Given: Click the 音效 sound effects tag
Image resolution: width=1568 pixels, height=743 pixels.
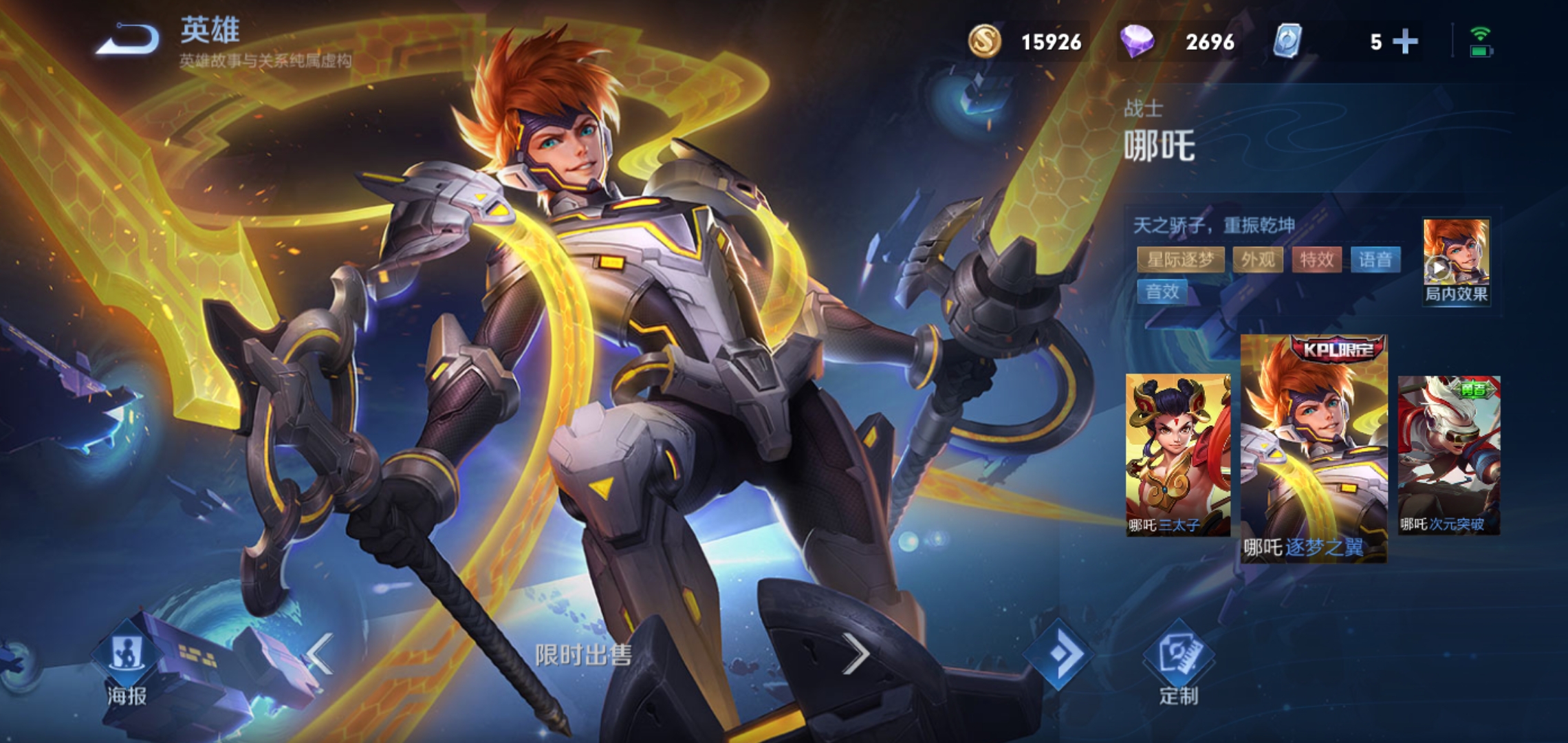Looking at the screenshot, I should pos(1162,292).
